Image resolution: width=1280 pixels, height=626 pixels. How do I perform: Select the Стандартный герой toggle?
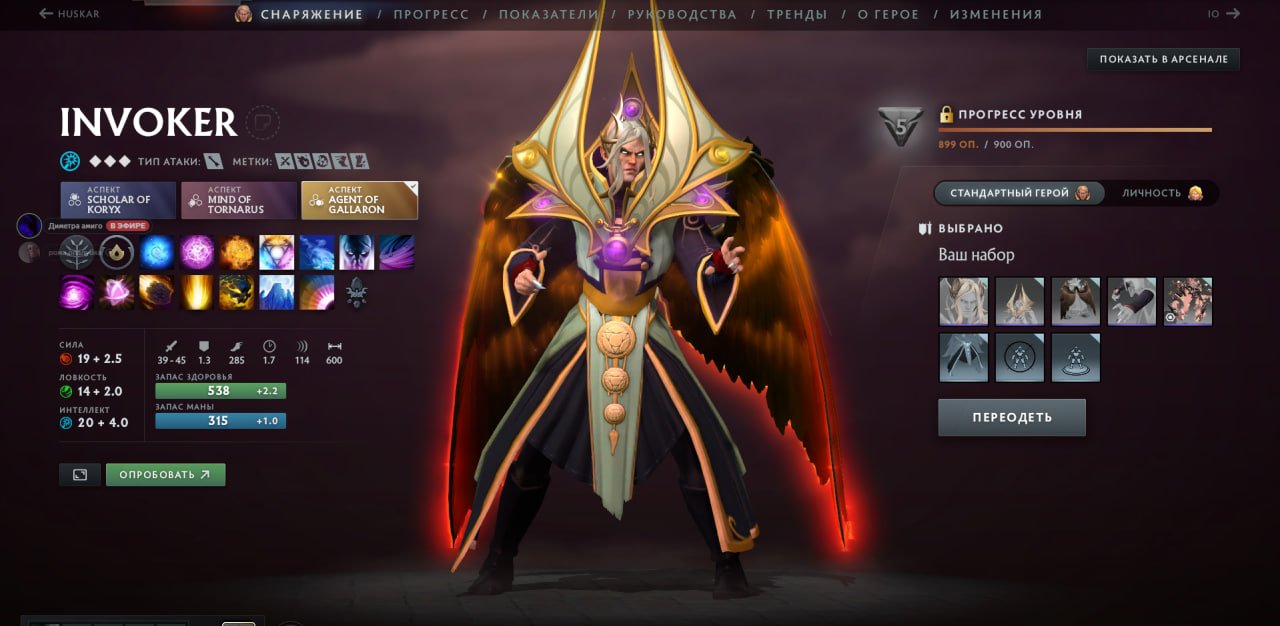(1019, 193)
